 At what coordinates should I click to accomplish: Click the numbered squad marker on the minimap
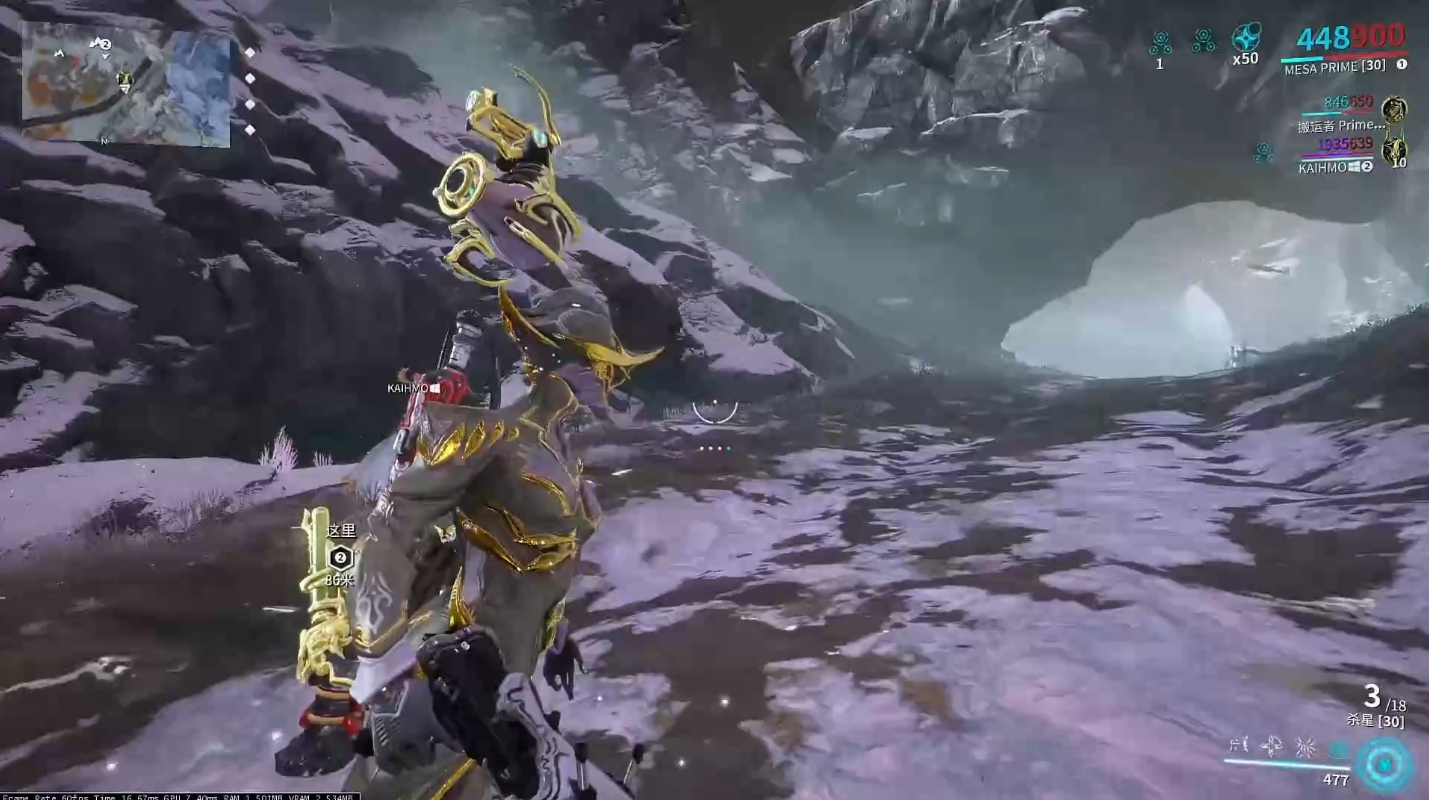tap(101, 44)
